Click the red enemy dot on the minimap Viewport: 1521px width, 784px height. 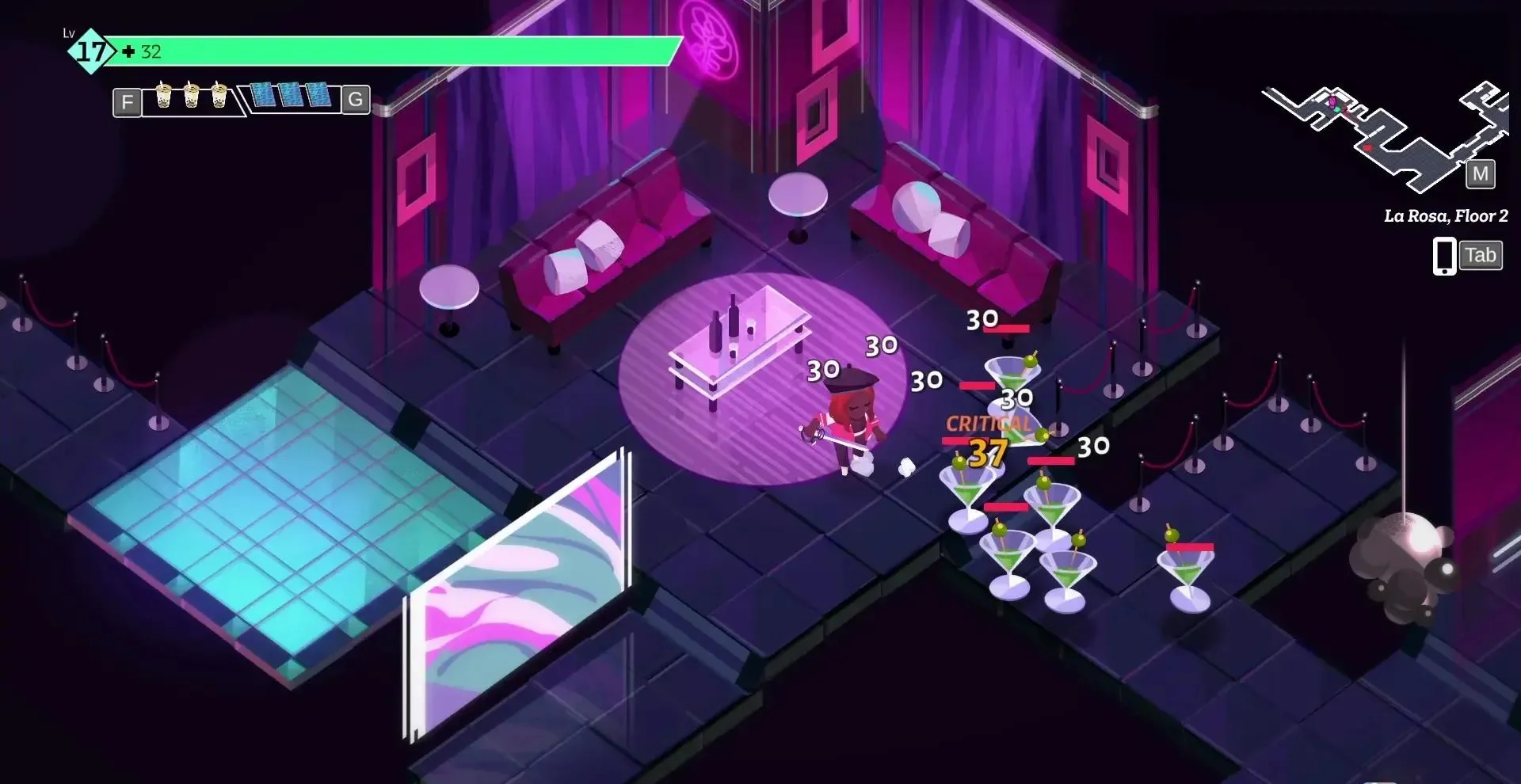[x=1368, y=147]
